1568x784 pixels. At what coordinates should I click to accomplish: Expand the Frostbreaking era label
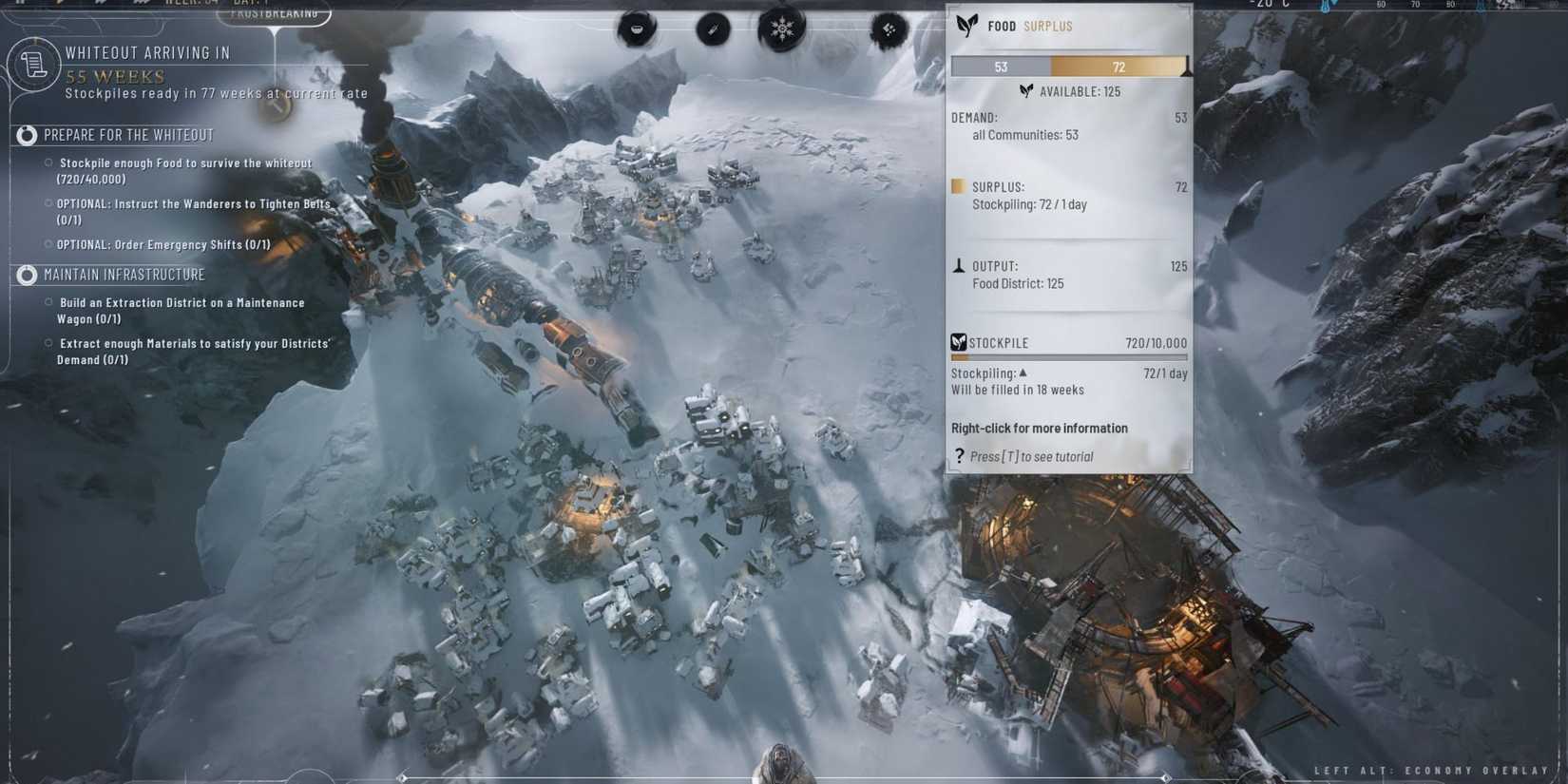[x=276, y=12]
